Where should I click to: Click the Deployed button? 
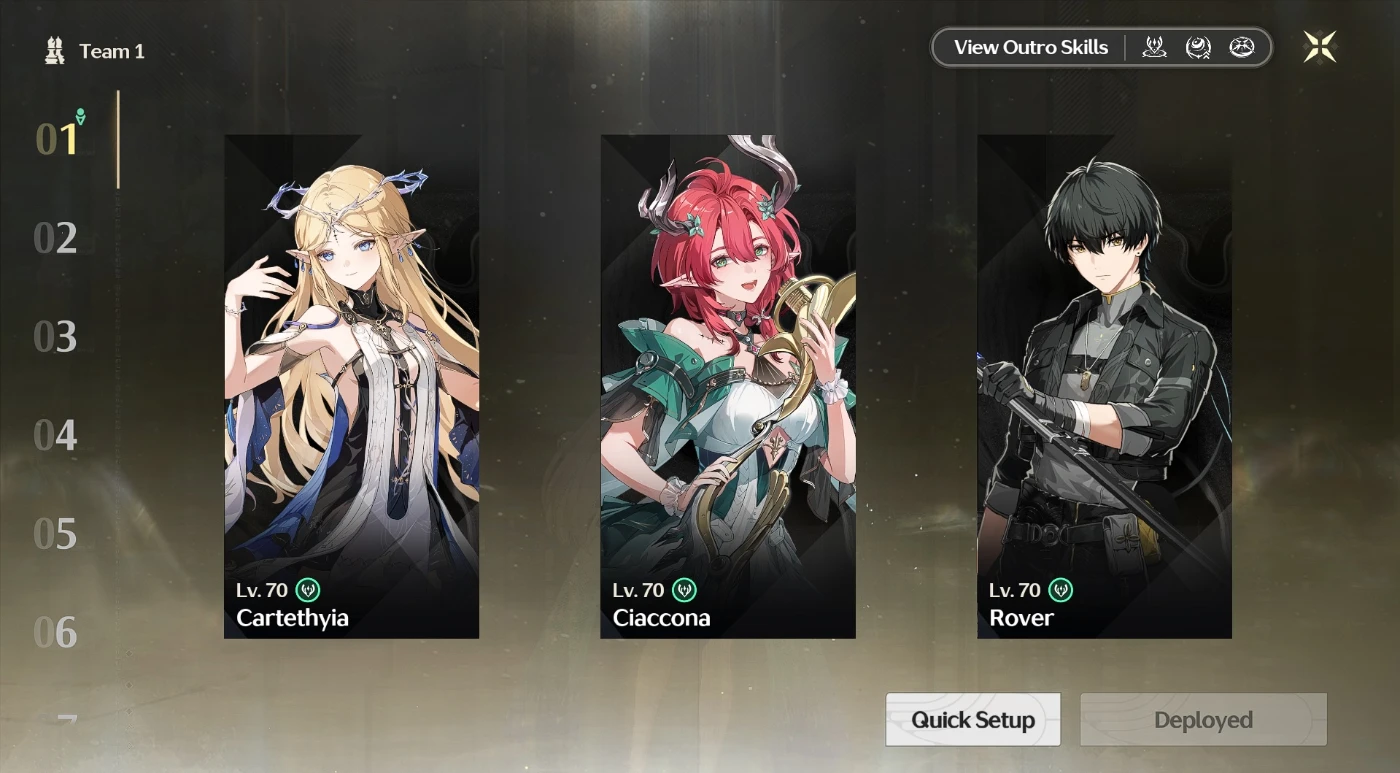pyautogui.click(x=1203, y=720)
